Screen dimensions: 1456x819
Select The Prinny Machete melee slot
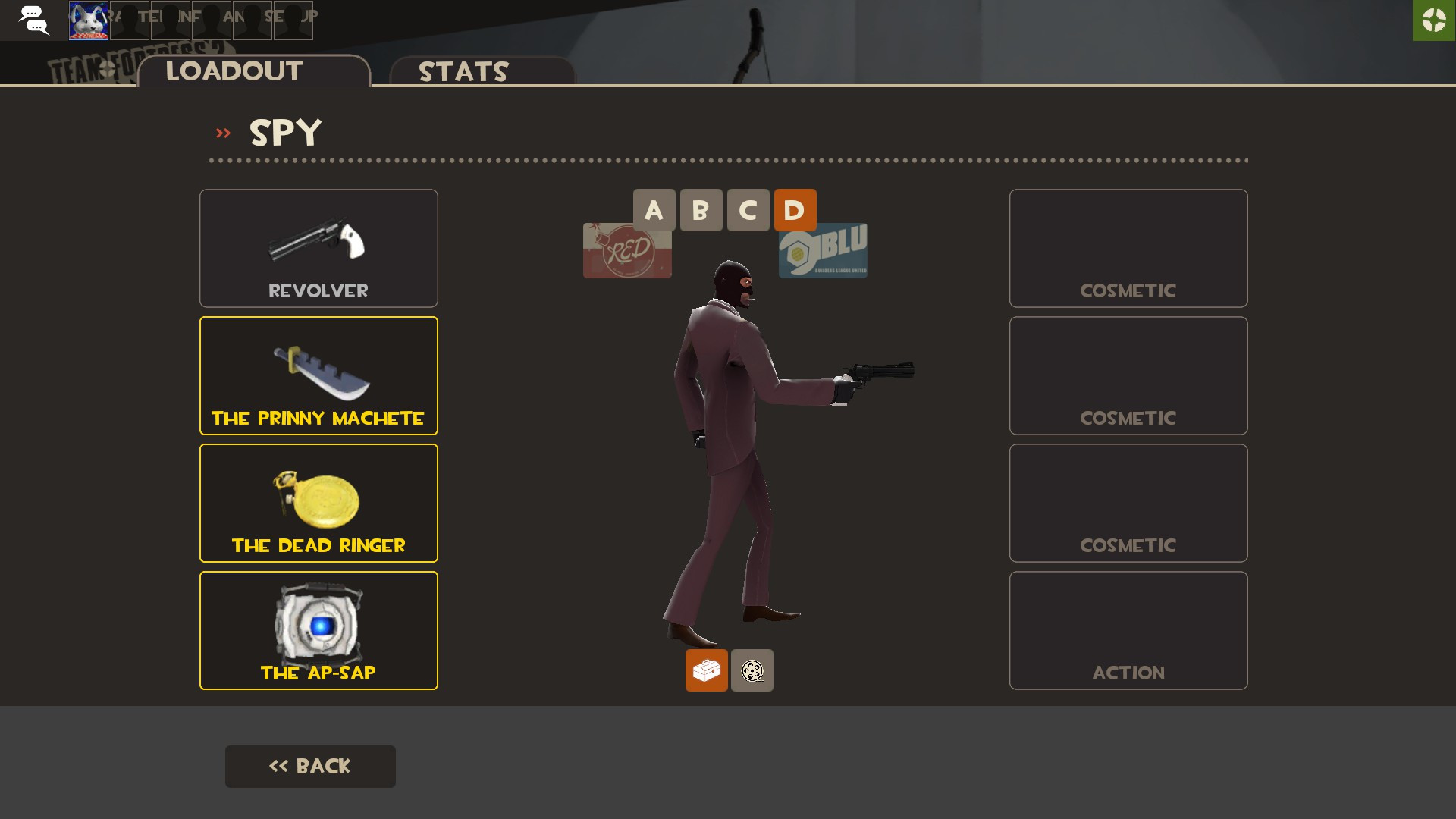click(318, 375)
